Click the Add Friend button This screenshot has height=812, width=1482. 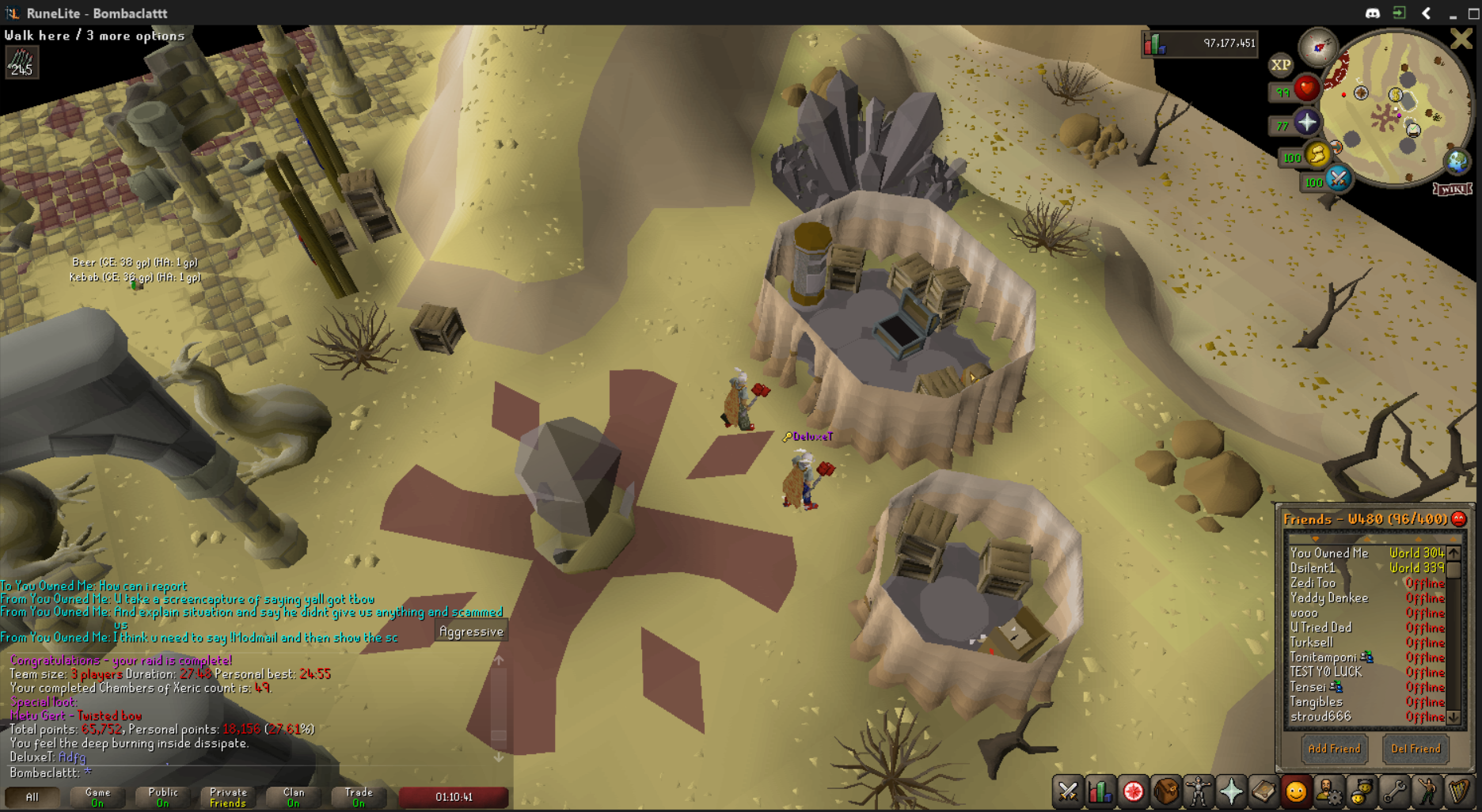click(1334, 749)
